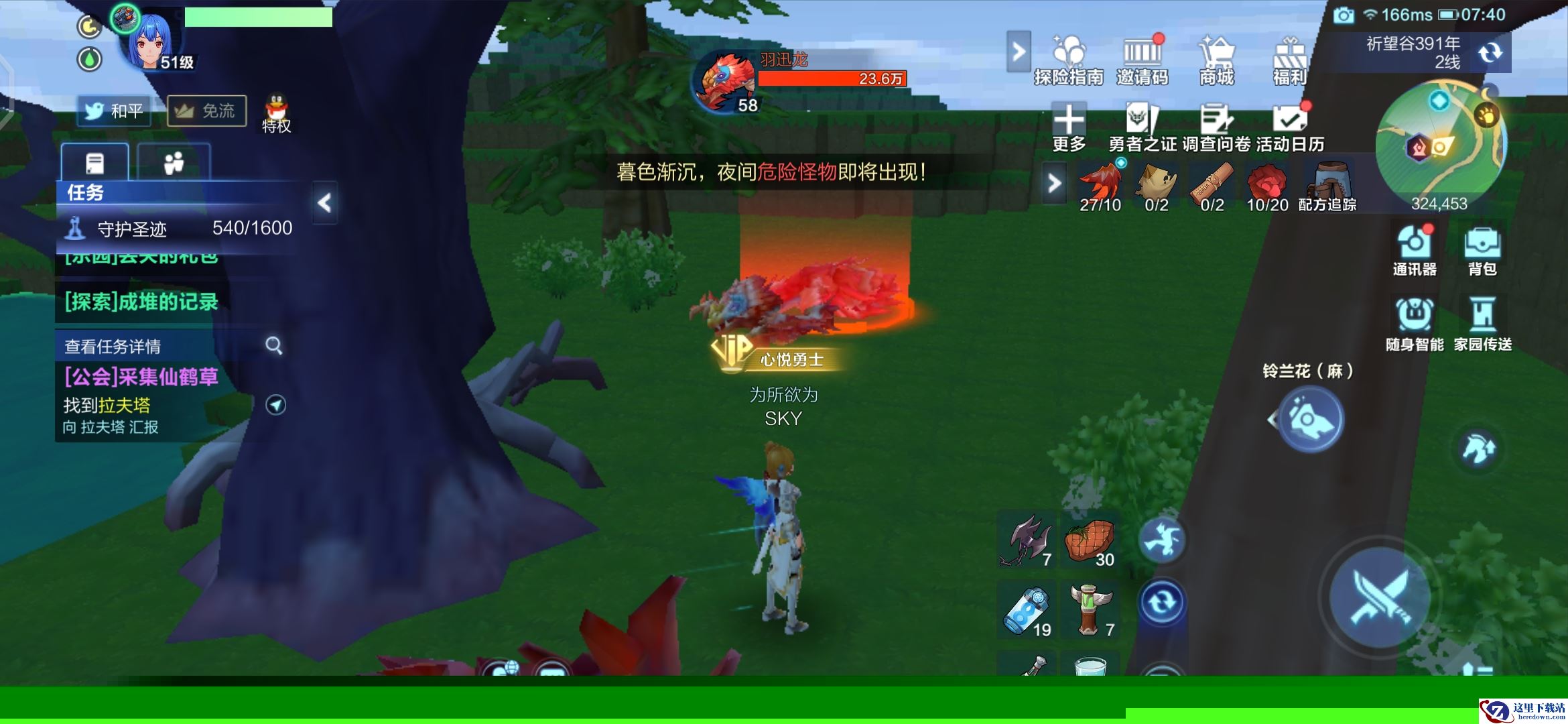Viewport: 1568px width, 724px height.
Task: Toggle 和平 peace mode
Action: coord(114,111)
